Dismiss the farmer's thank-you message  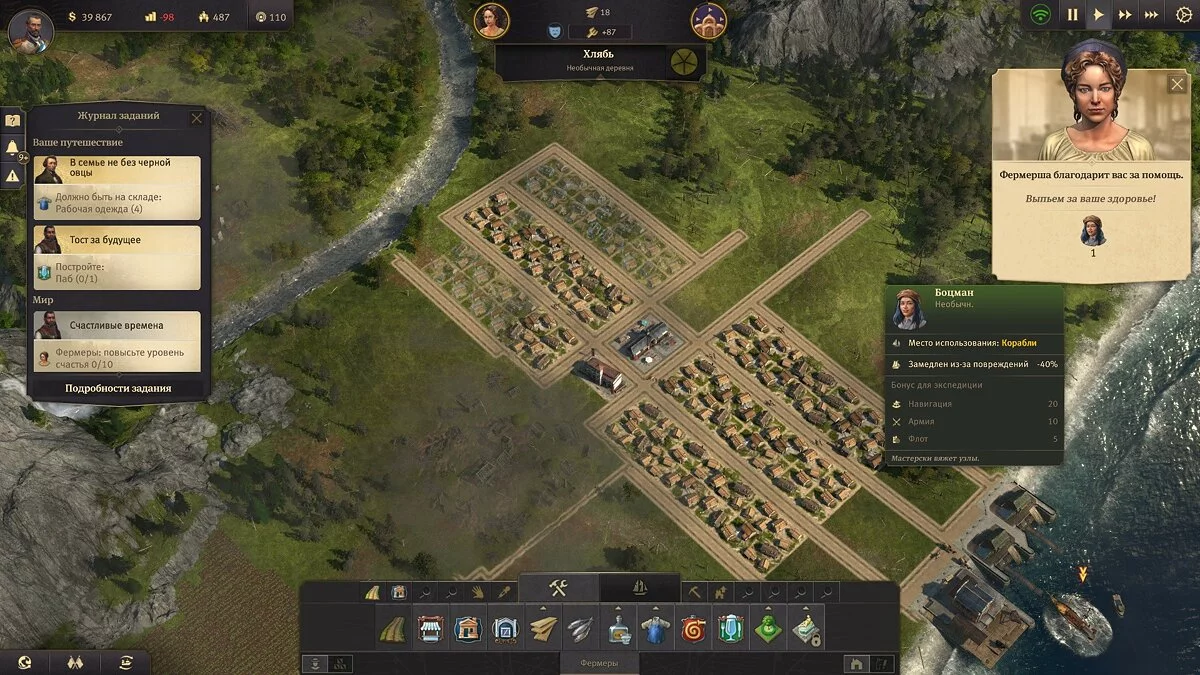(x=1177, y=84)
